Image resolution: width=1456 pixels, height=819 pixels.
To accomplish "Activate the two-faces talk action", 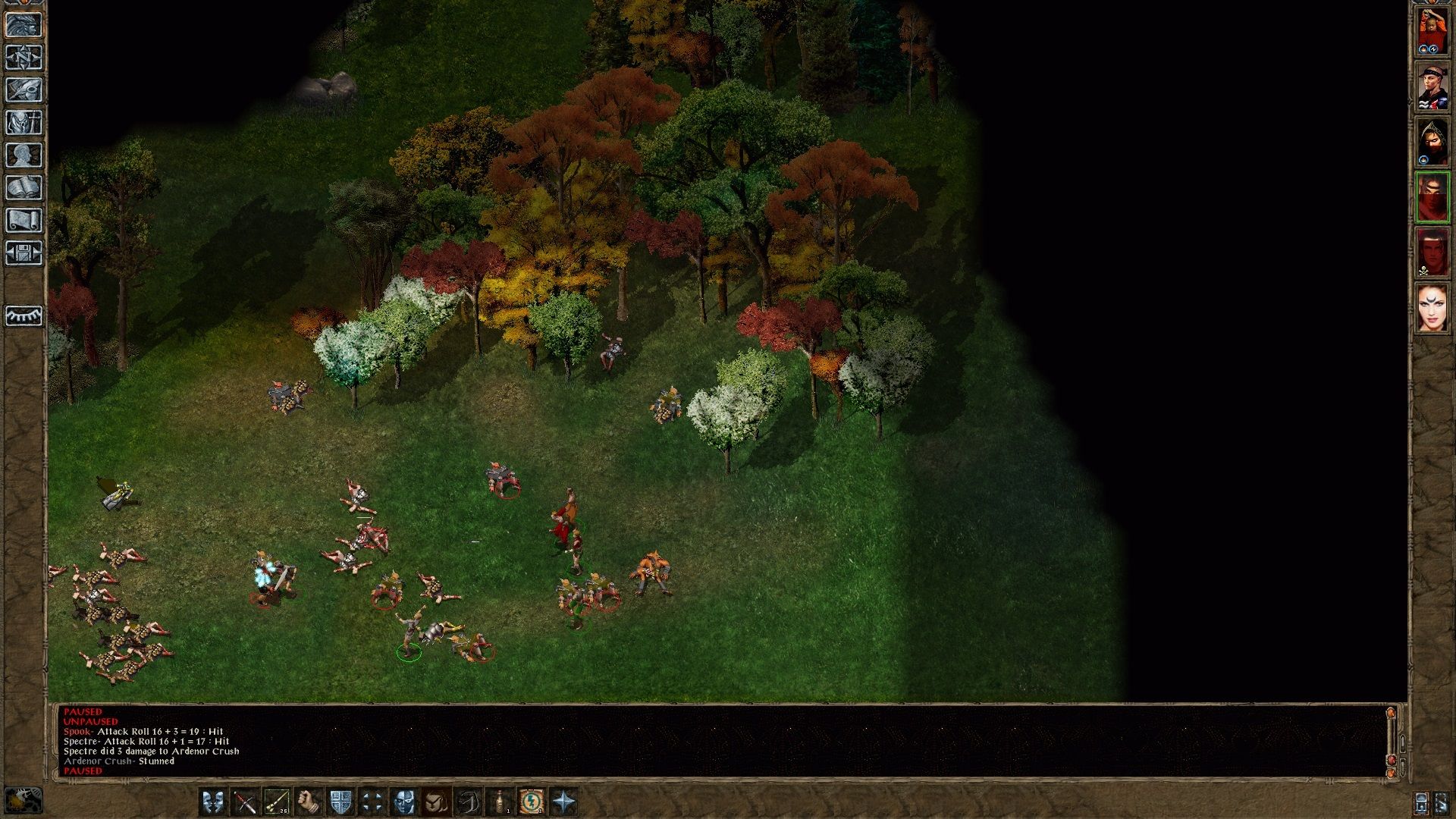I will (x=213, y=802).
